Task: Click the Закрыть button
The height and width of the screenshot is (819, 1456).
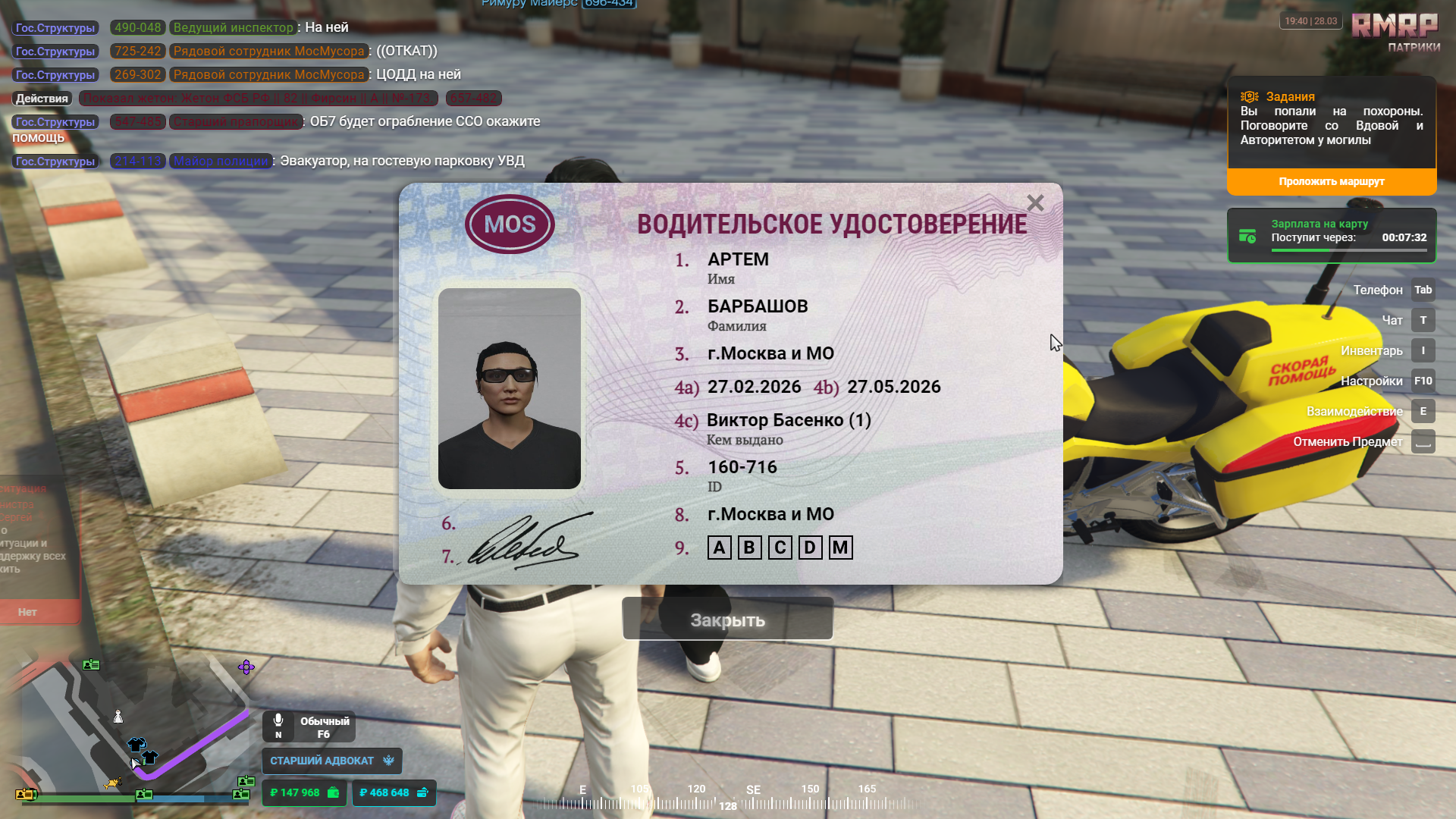Action: click(727, 620)
